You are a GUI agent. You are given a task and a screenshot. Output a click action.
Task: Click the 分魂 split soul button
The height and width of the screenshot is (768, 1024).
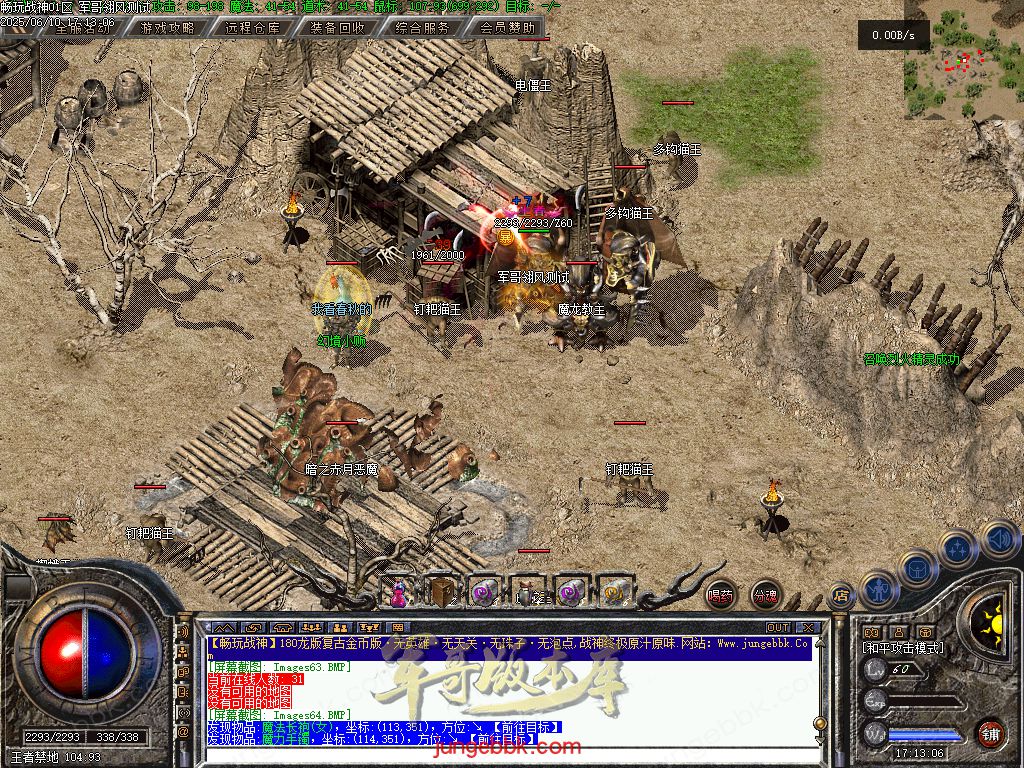[x=765, y=596]
